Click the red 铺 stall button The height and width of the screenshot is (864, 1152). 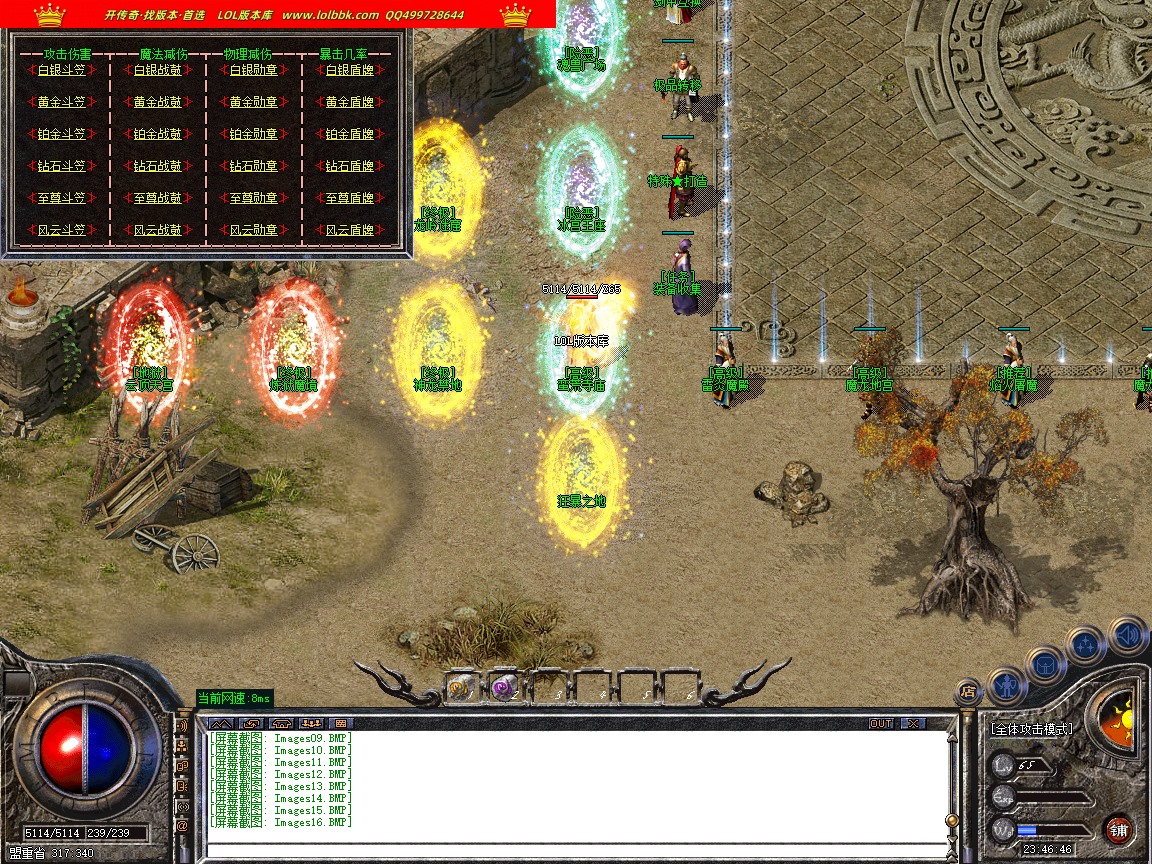[x=1118, y=829]
